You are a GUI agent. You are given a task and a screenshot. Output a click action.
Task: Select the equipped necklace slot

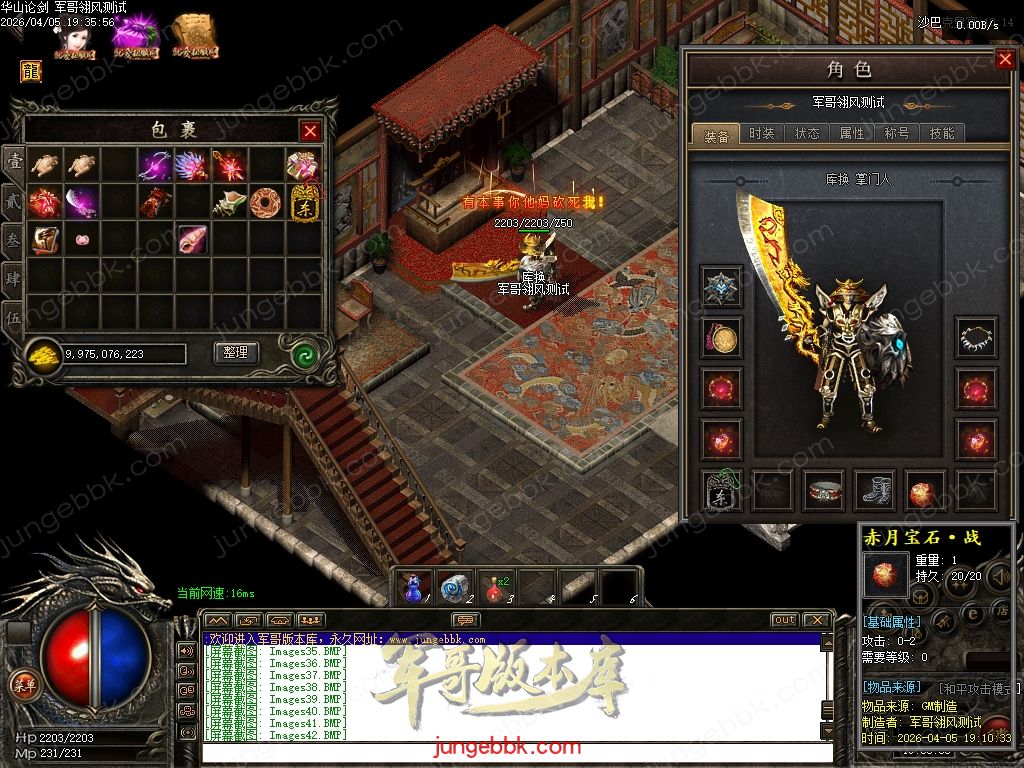[x=975, y=338]
